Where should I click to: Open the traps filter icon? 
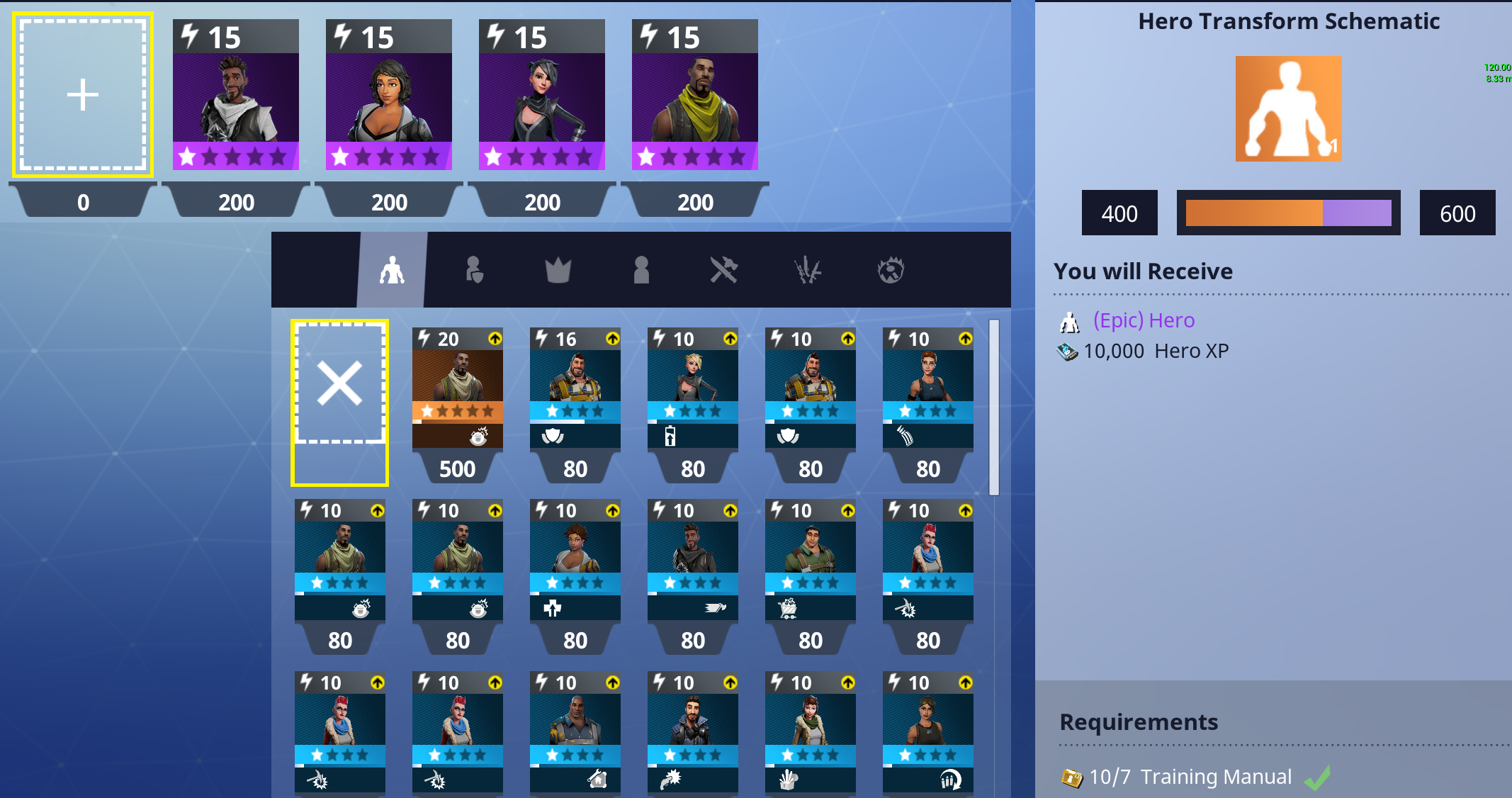pos(891,270)
